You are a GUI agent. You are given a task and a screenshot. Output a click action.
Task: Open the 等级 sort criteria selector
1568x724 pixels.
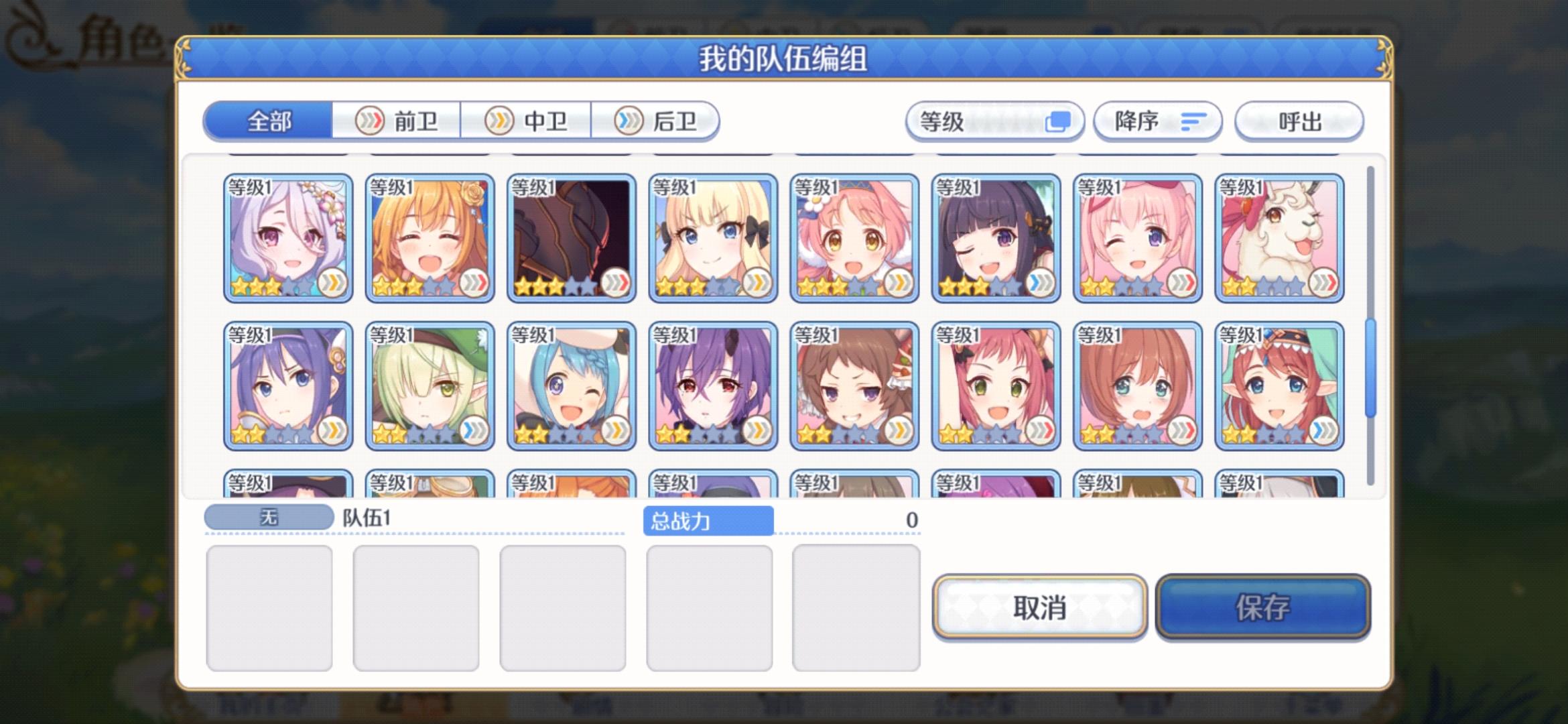(x=995, y=121)
